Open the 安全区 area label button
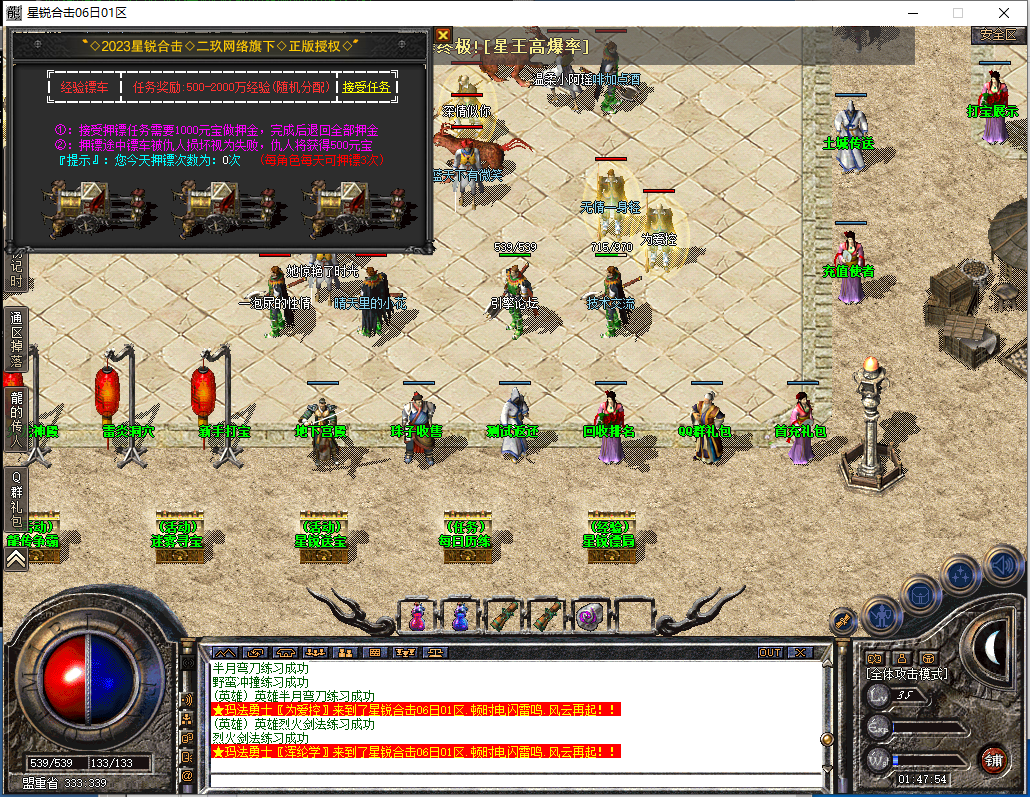This screenshot has width=1030, height=797. (x=997, y=34)
